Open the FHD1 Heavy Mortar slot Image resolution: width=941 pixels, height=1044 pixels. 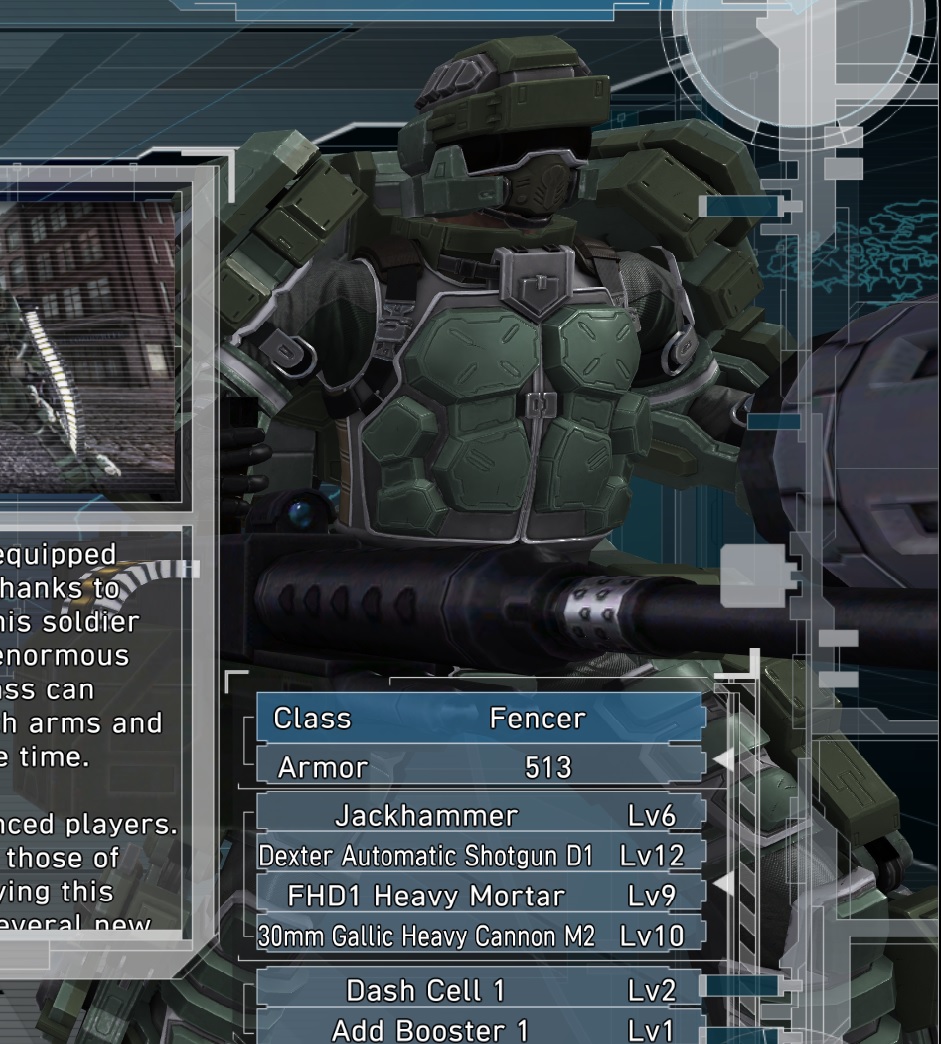tap(480, 896)
